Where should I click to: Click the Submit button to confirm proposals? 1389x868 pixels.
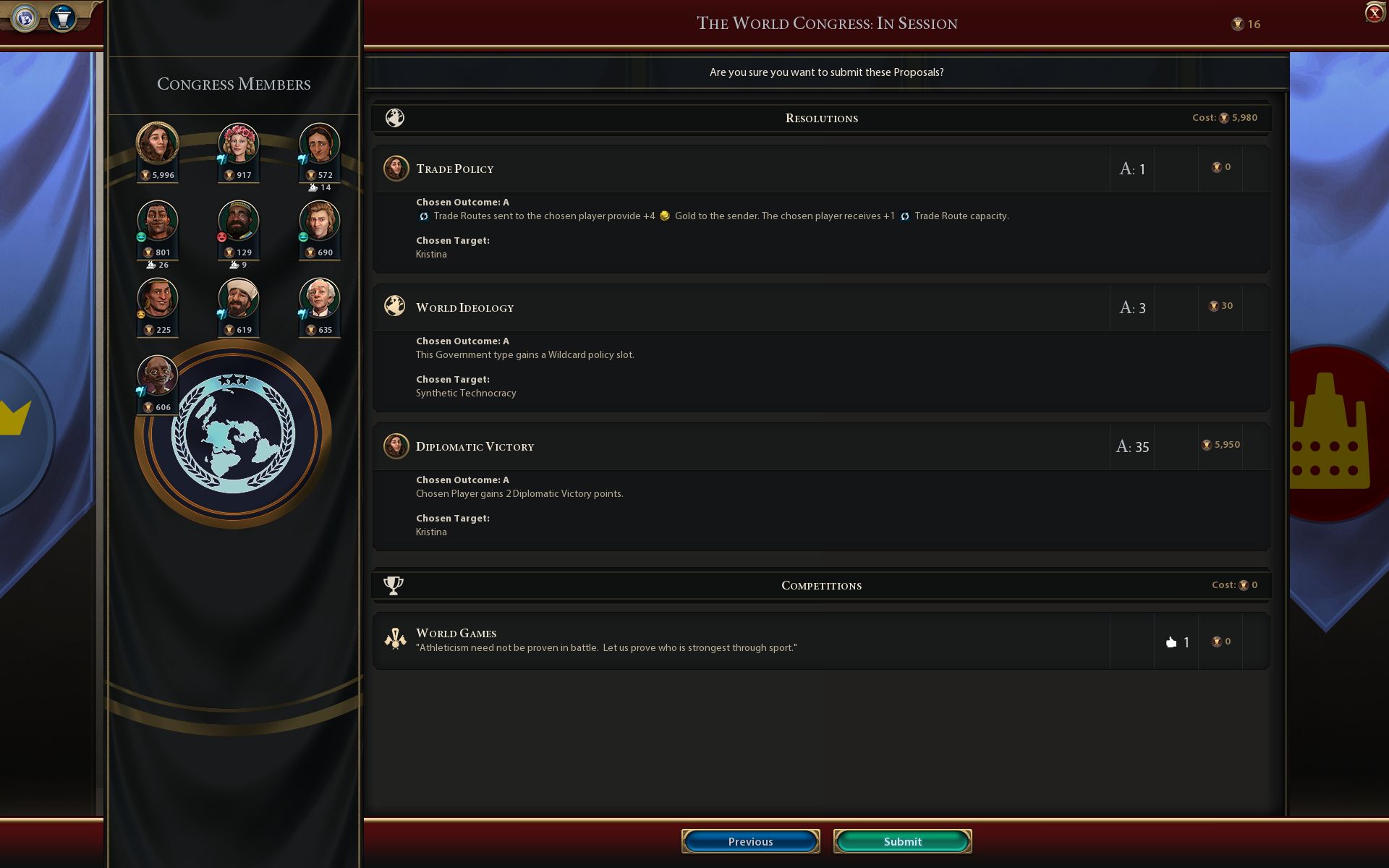pyautogui.click(x=902, y=841)
